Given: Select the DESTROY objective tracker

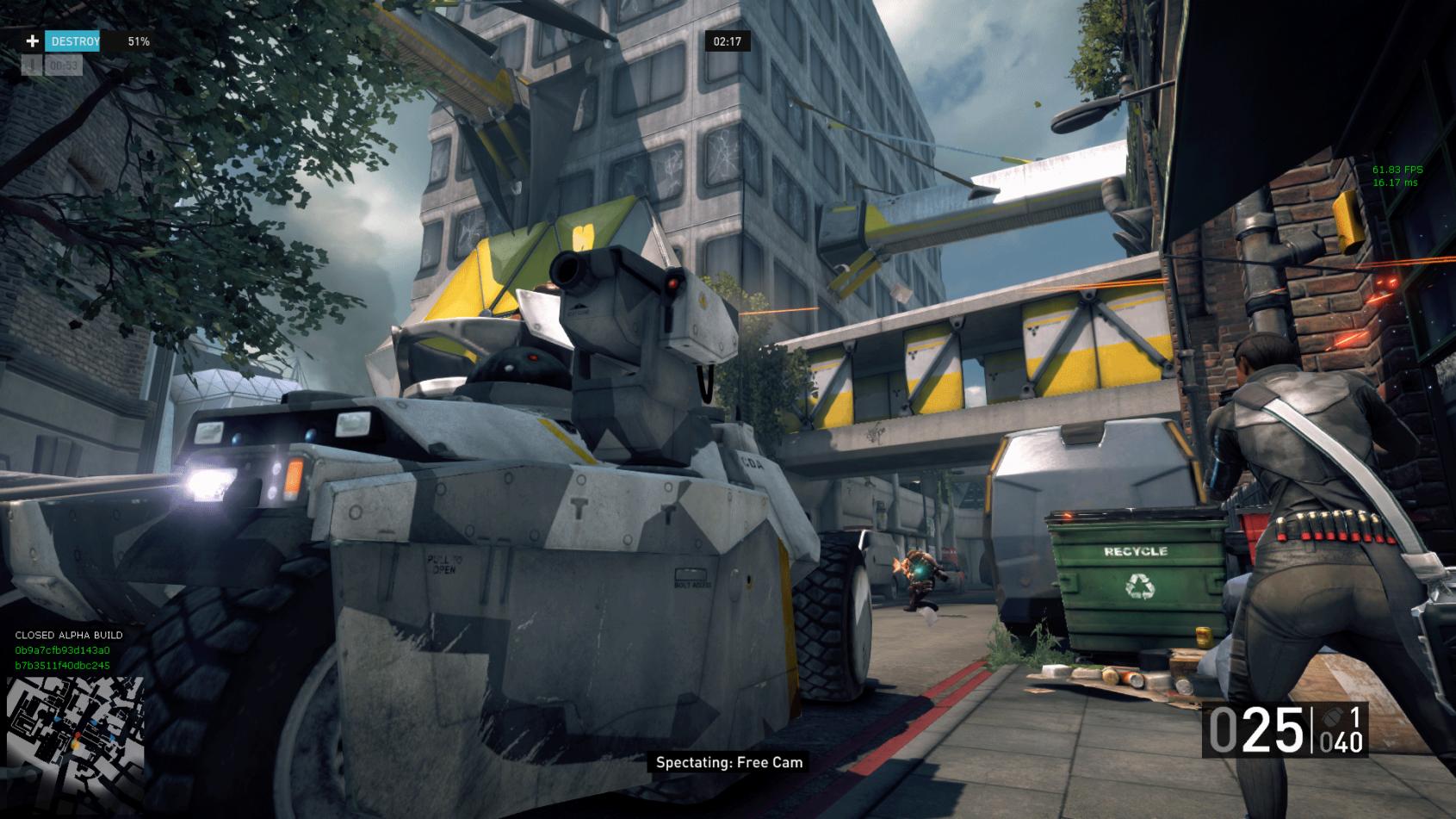Looking at the screenshot, I should (74, 41).
